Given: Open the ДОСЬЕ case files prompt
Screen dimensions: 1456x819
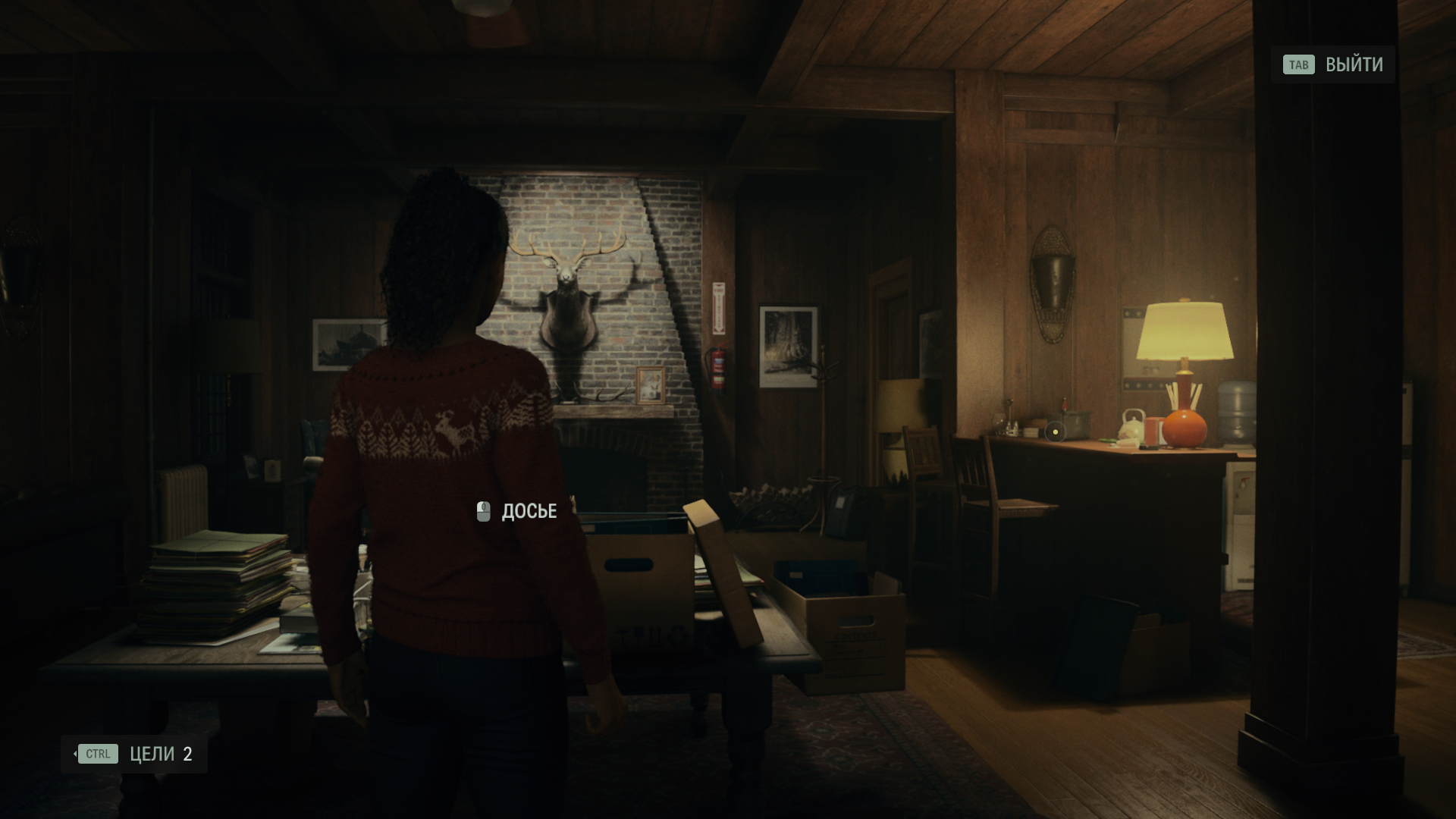Looking at the screenshot, I should (x=517, y=512).
